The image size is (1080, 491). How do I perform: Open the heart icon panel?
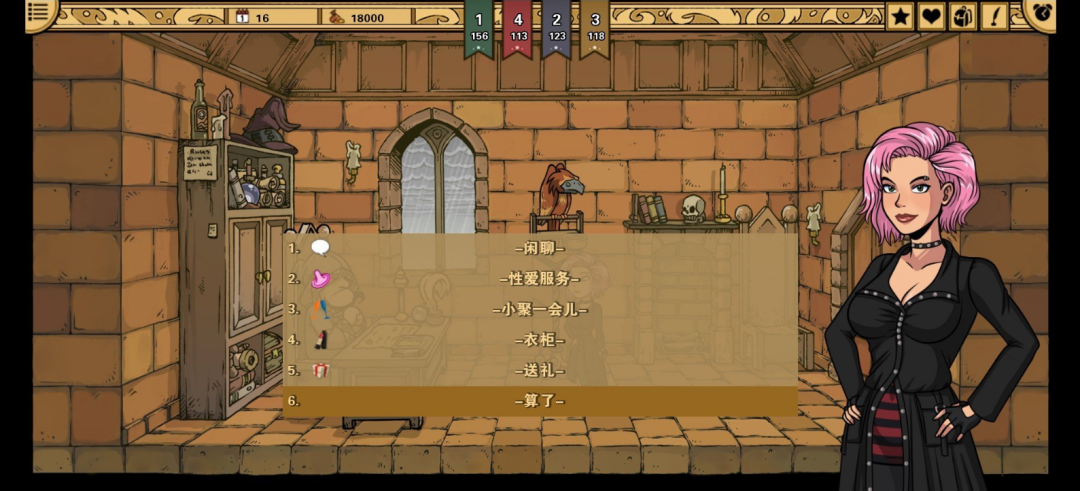[x=932, y=16]
